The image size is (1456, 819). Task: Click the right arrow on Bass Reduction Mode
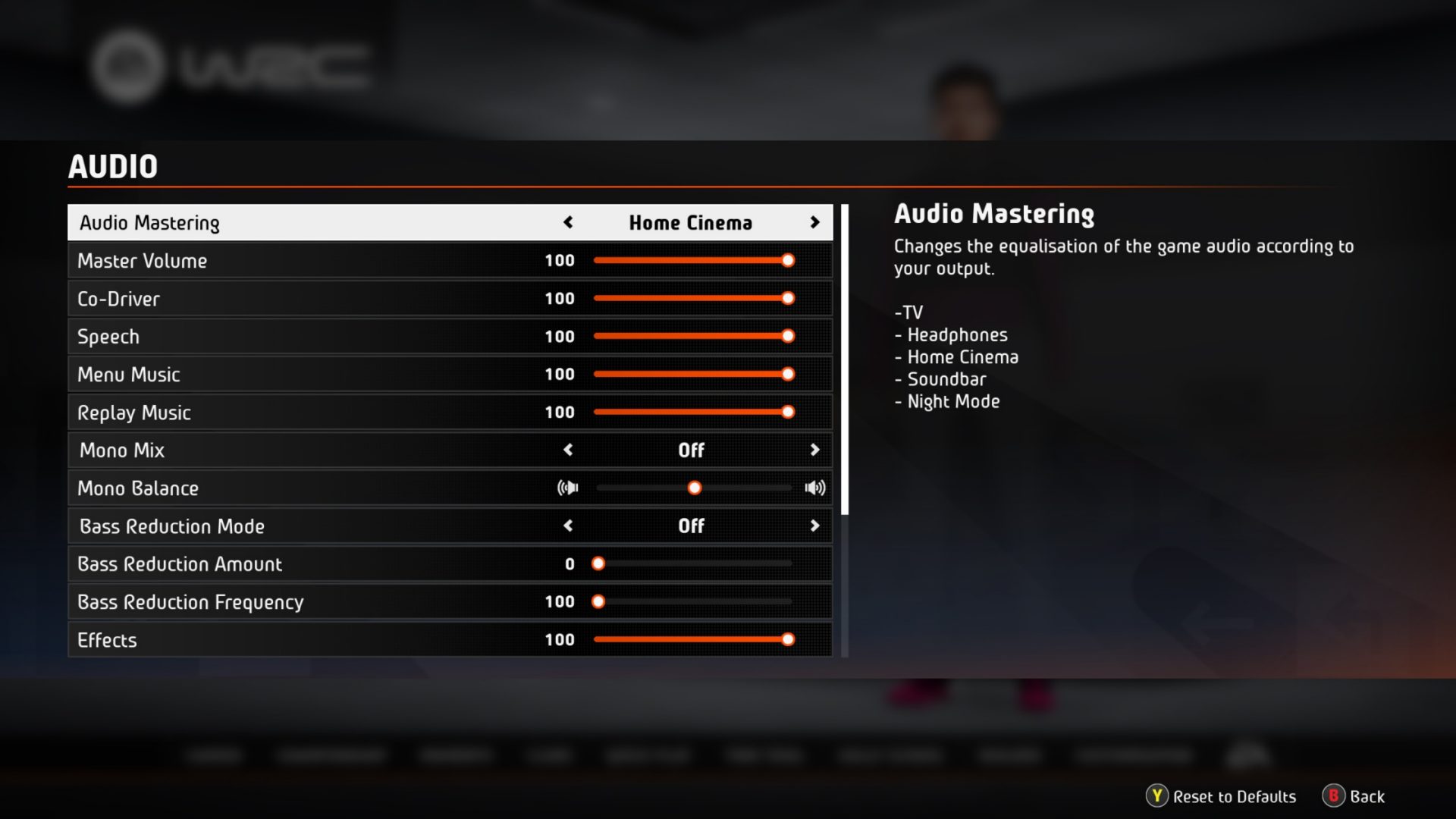pos(816,526)
